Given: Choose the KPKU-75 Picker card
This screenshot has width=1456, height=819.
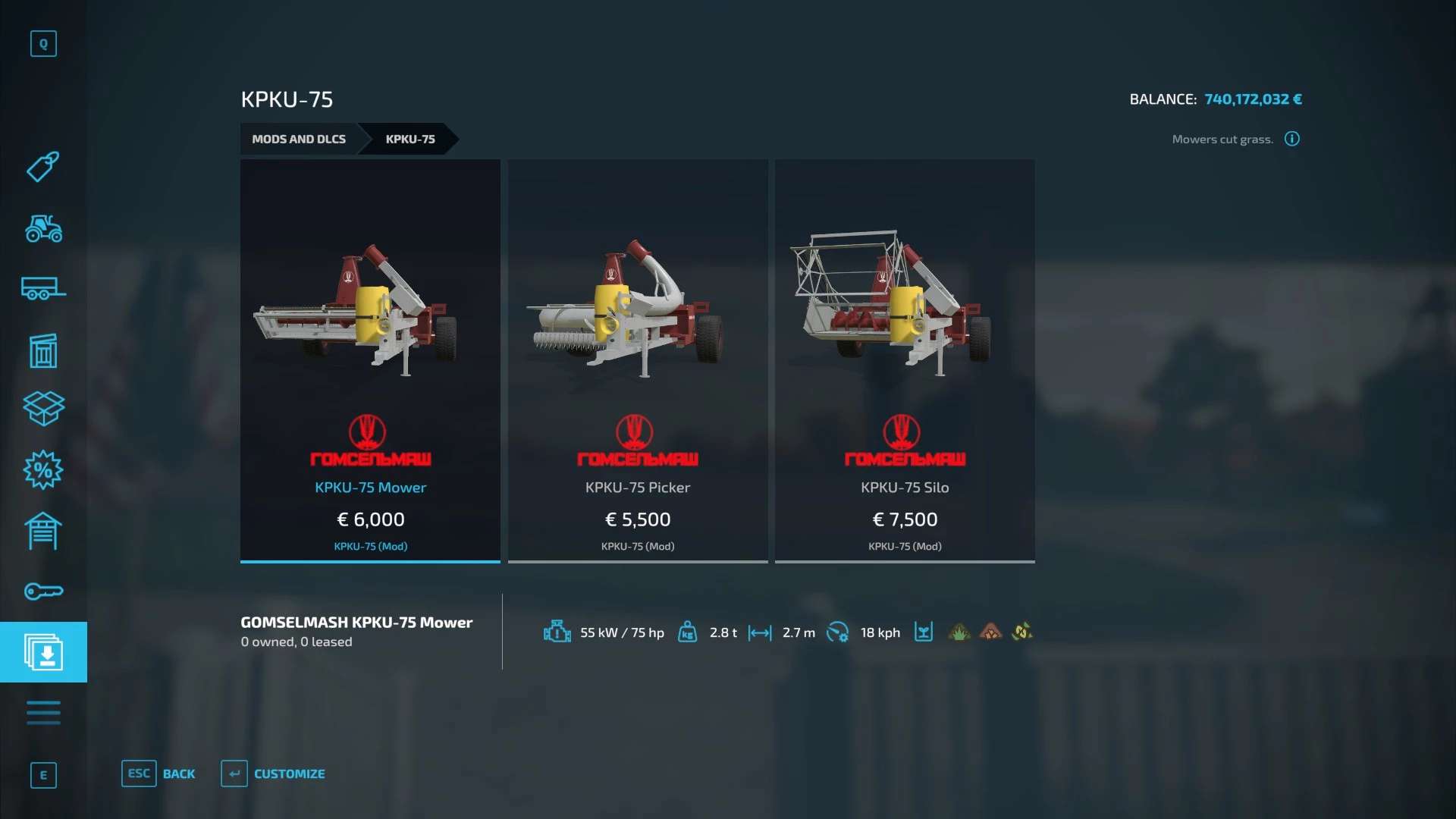Looking at the screenshot, I should point(638,360).
